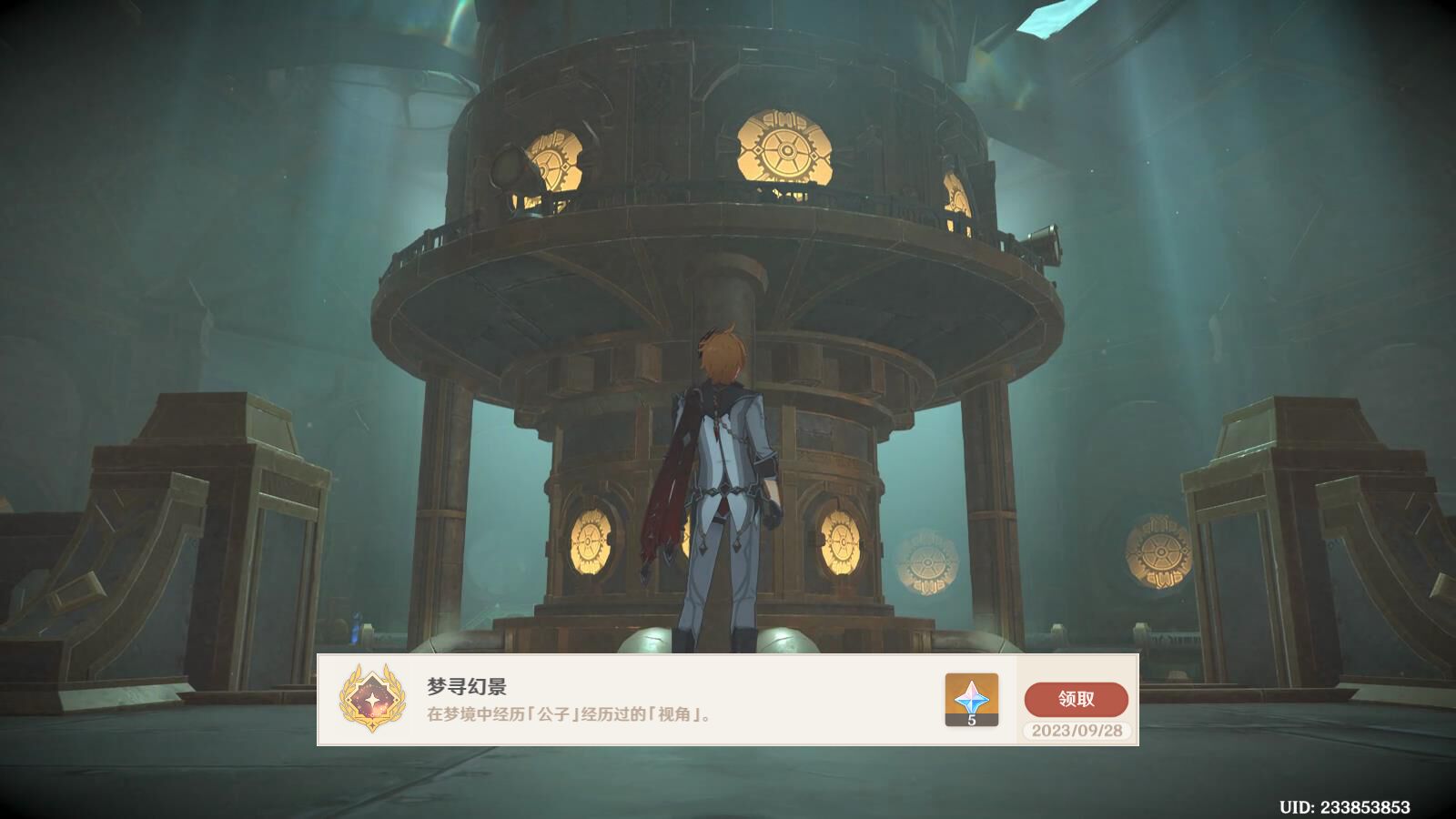Click the glowing skylight at top right
1456x819 pixels.
click(x=1056, y=16)
